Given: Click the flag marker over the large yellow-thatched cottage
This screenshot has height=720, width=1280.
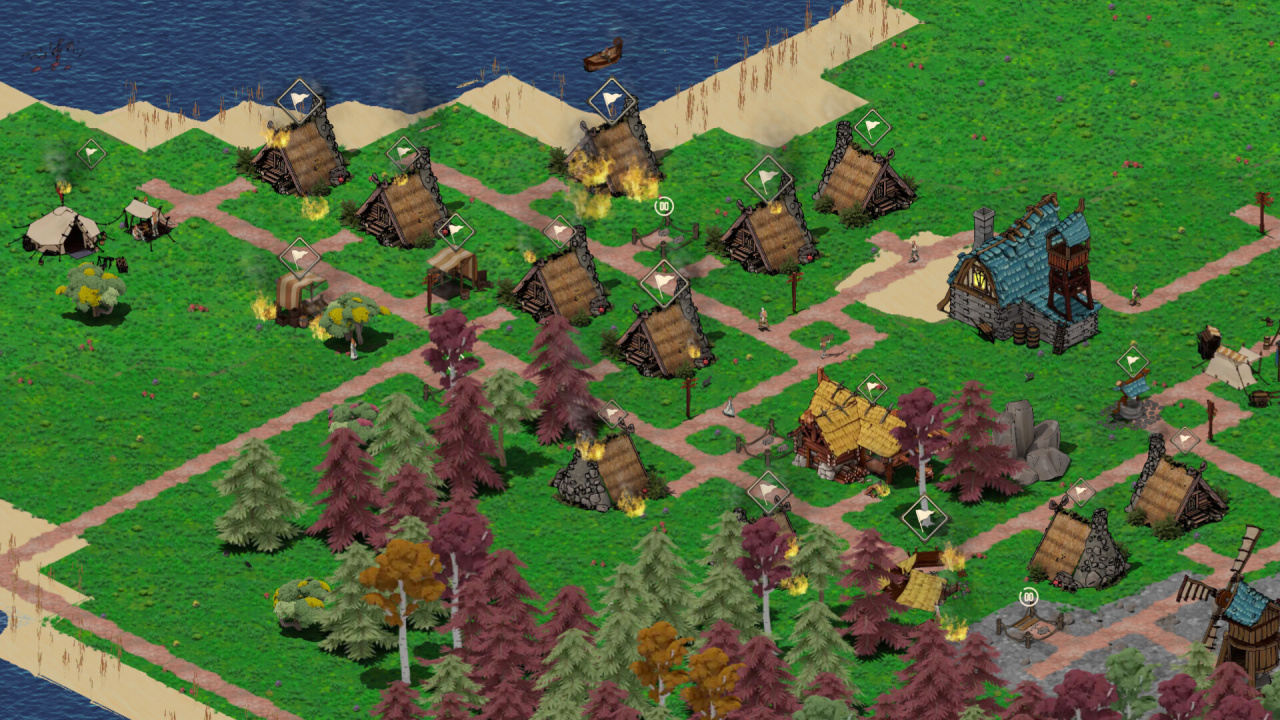Looking at the screenshot, I should 872,387.
